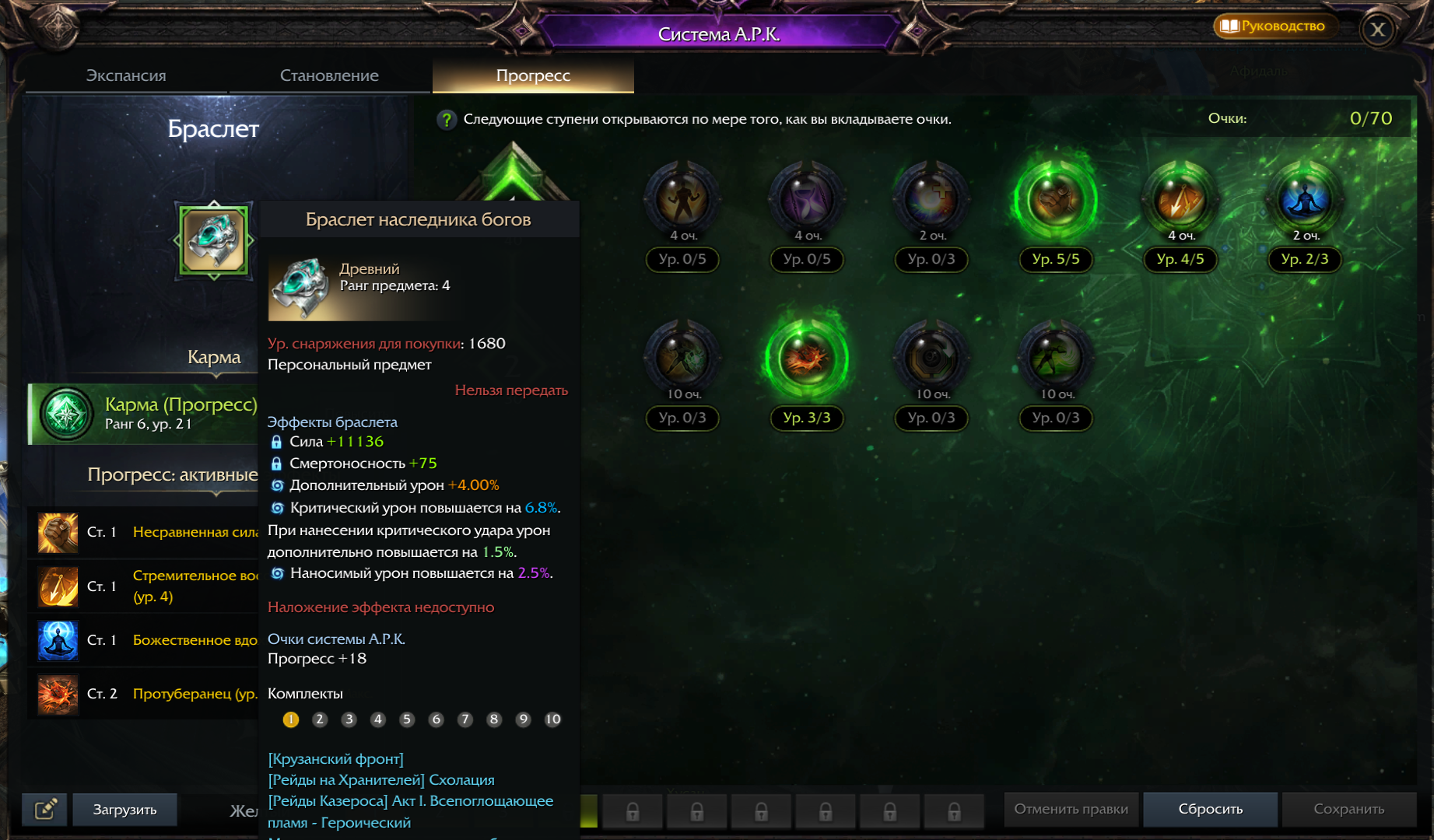Open the Становление tab
Screen dimensions: 1434x840
[x=329, y=75]
